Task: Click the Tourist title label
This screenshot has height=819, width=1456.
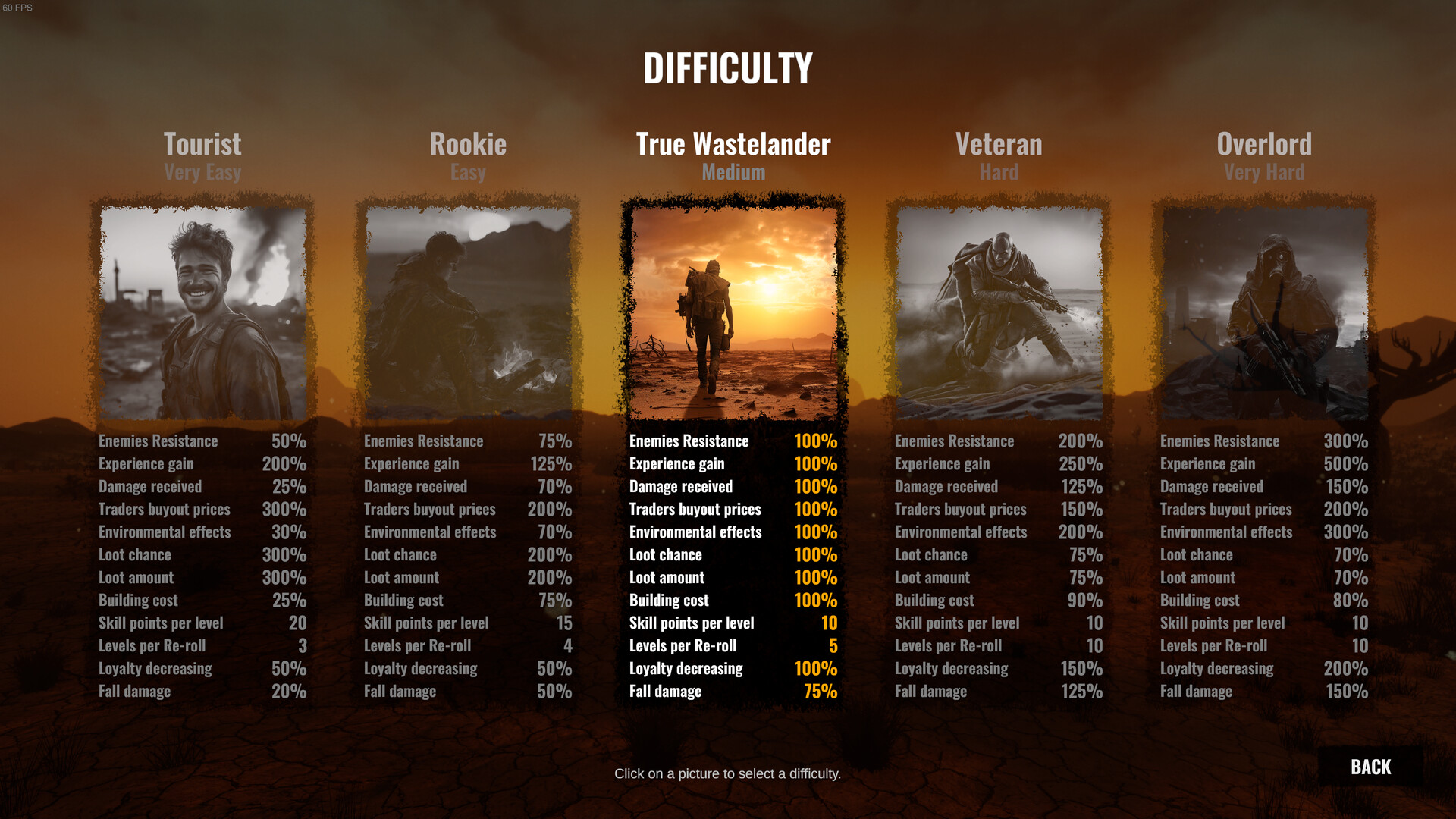Action: [202, 144]
